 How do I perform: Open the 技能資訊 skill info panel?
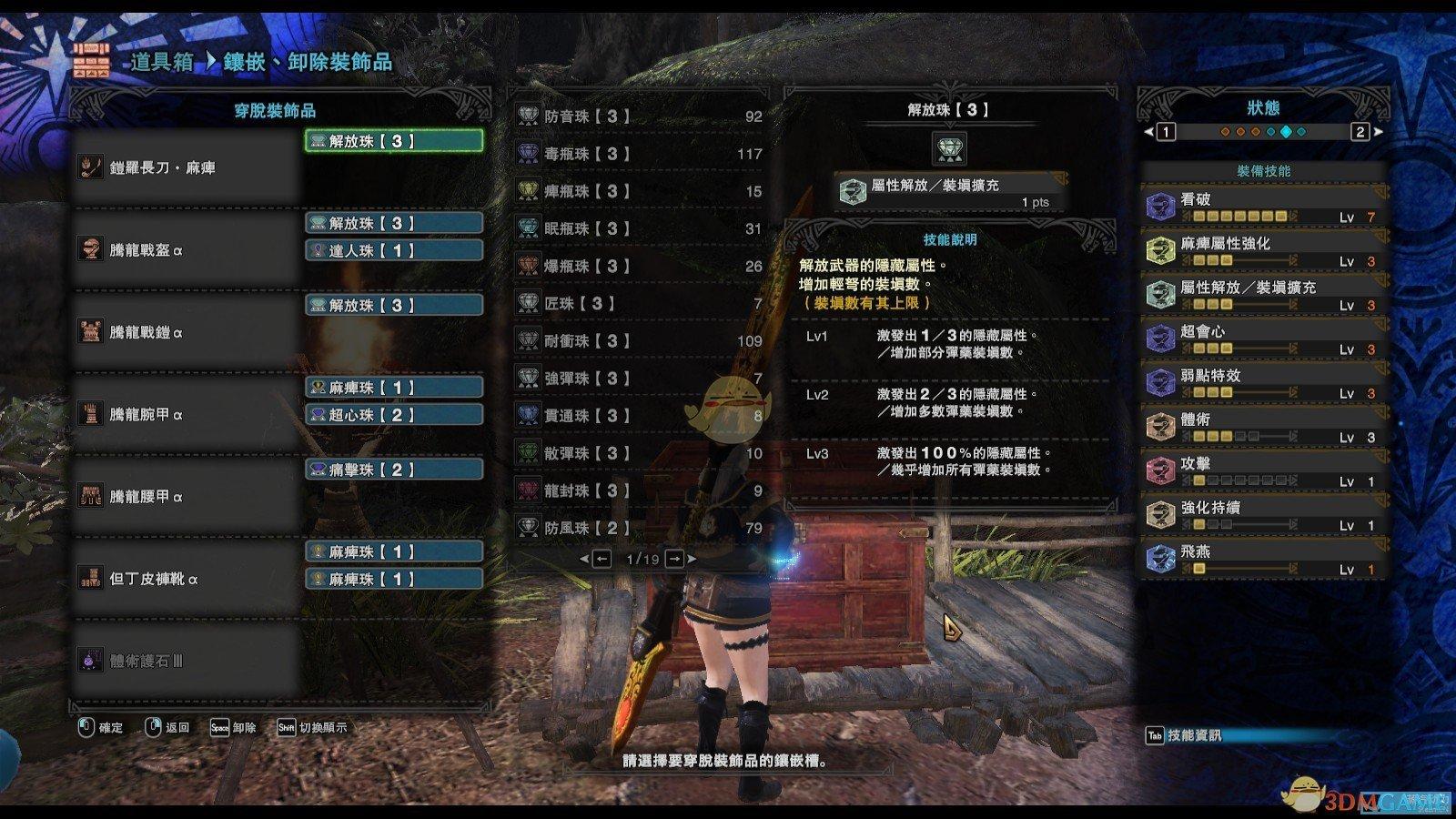pyautogui.click(x=1184, y=735)
